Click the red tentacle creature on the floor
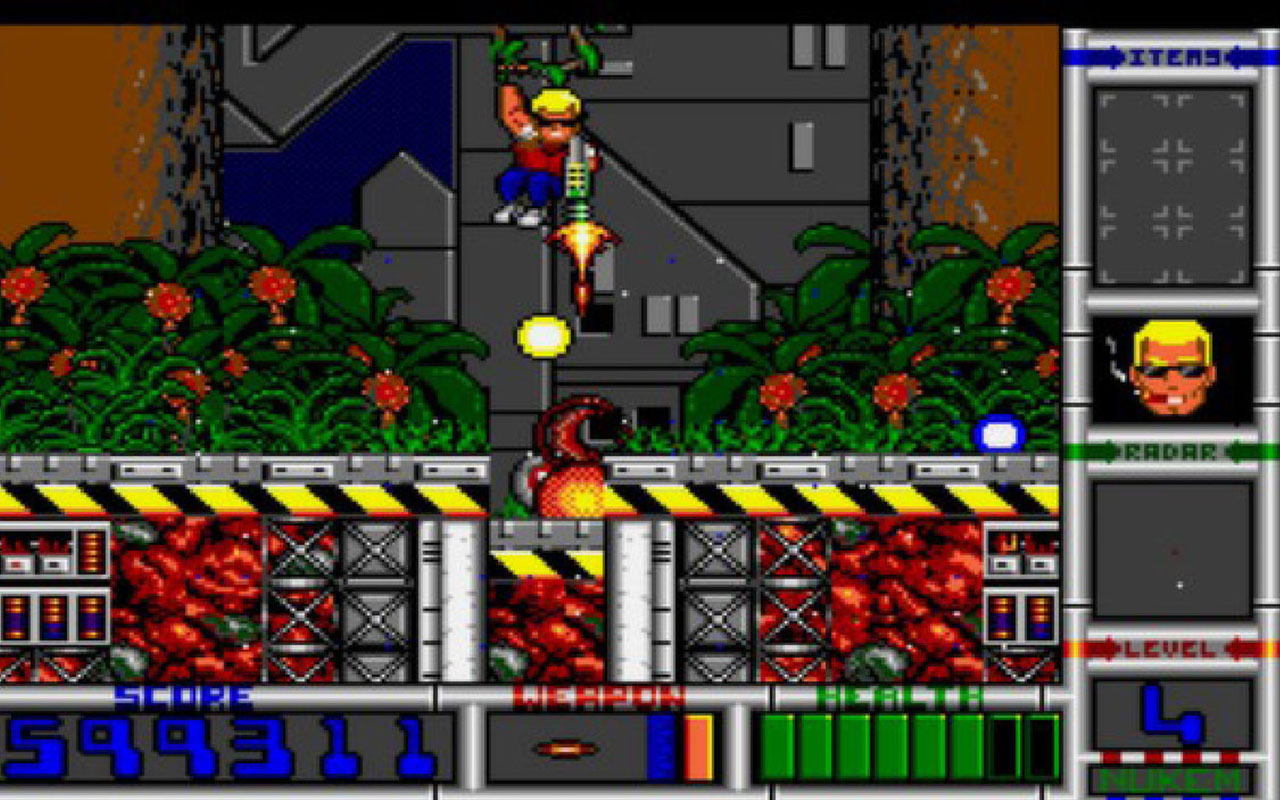Screen dimensions: 1280x800 coord(570,460)
